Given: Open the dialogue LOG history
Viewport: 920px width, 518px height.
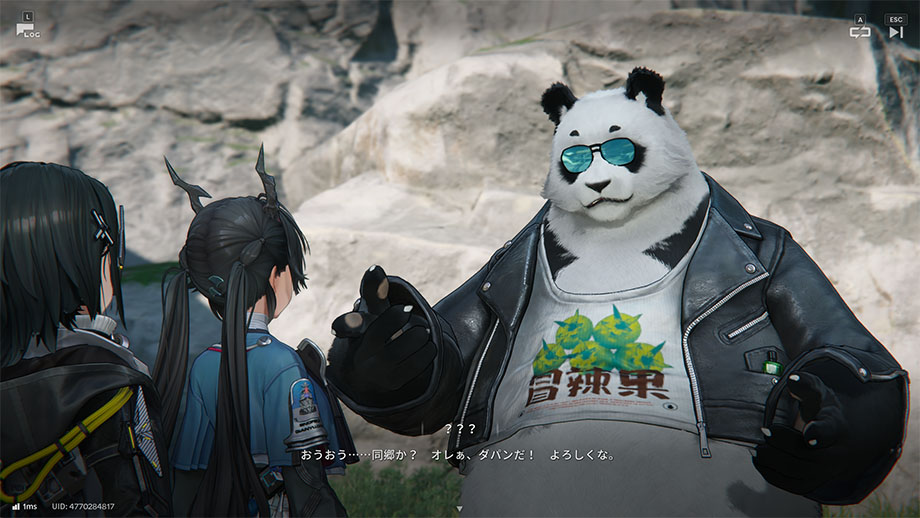Looking at the screenshot, I should pyautogui.click(x=25, y=28).
